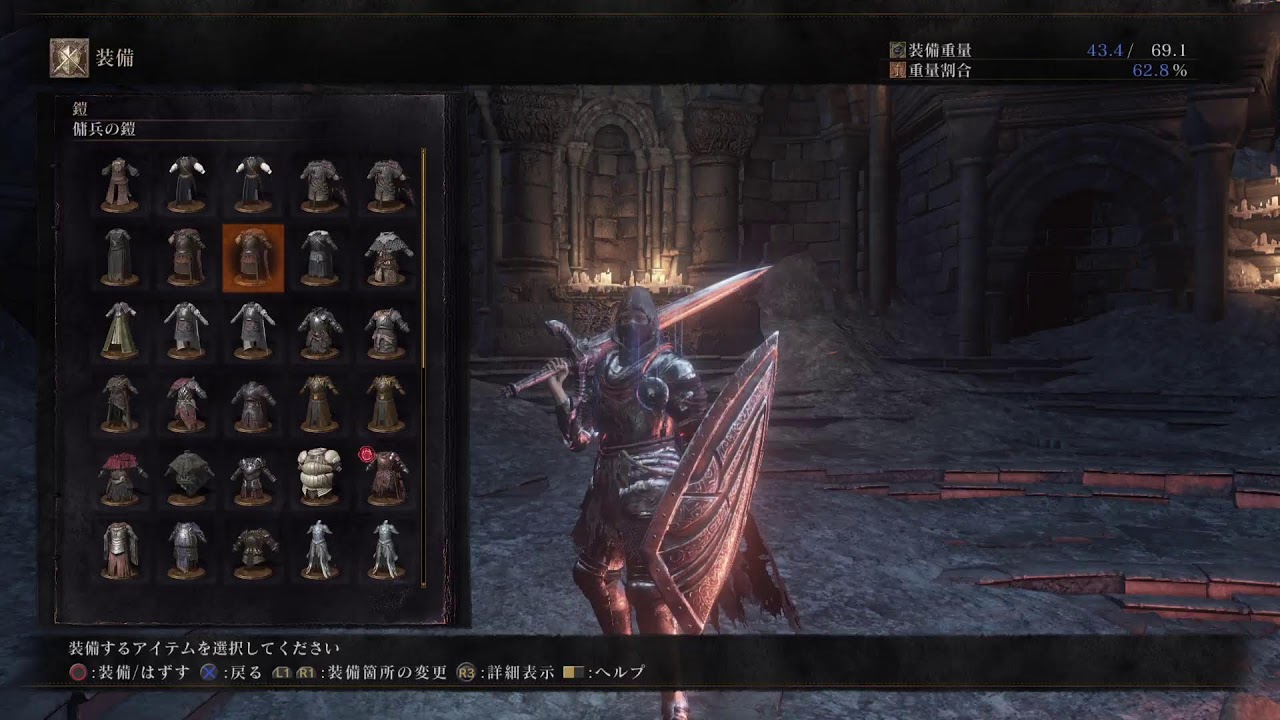Image resolution: width=1280 pixels, height=720 pixels.
Task: Select the armor with pink shoulder cape
Action: point(187,403)
